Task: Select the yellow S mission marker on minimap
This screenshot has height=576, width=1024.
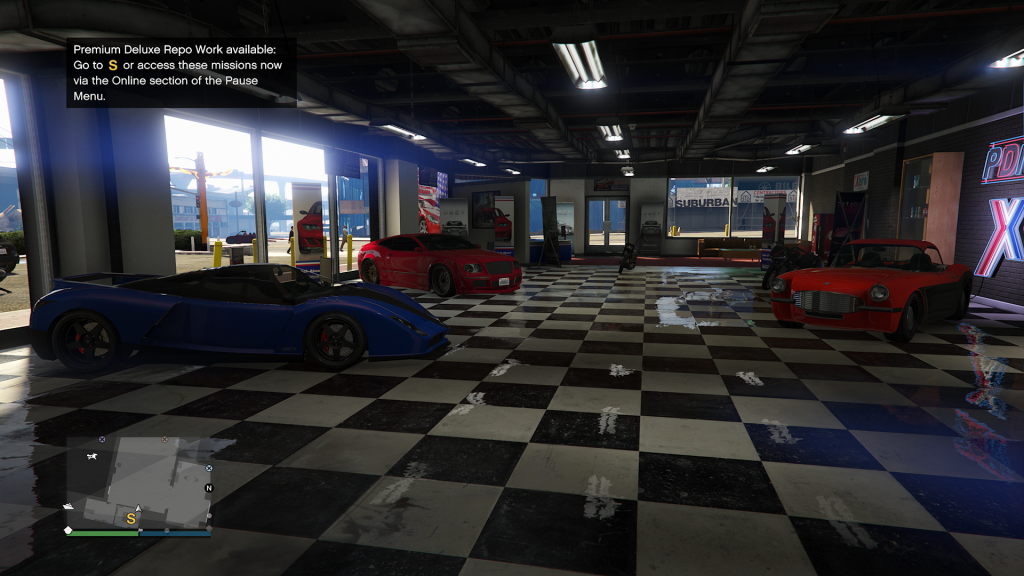Action: tap(130, 519)
